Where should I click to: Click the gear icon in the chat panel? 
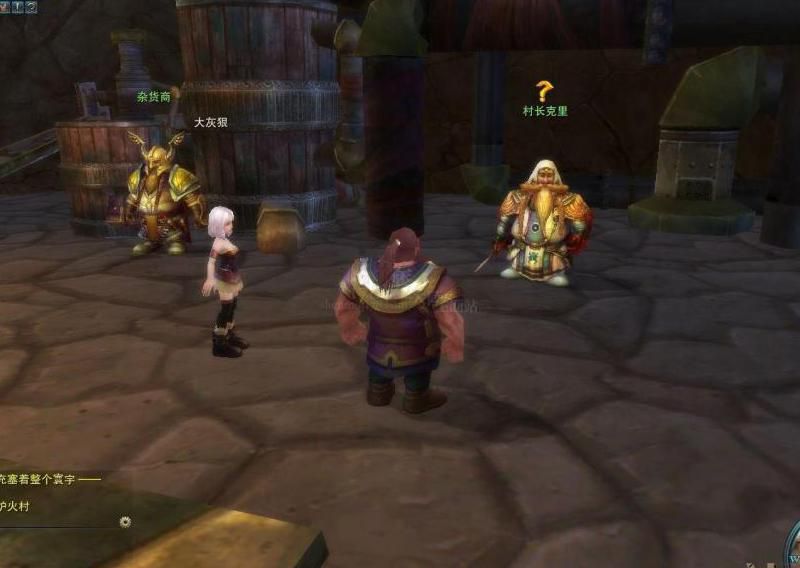(x=125, y=521)
